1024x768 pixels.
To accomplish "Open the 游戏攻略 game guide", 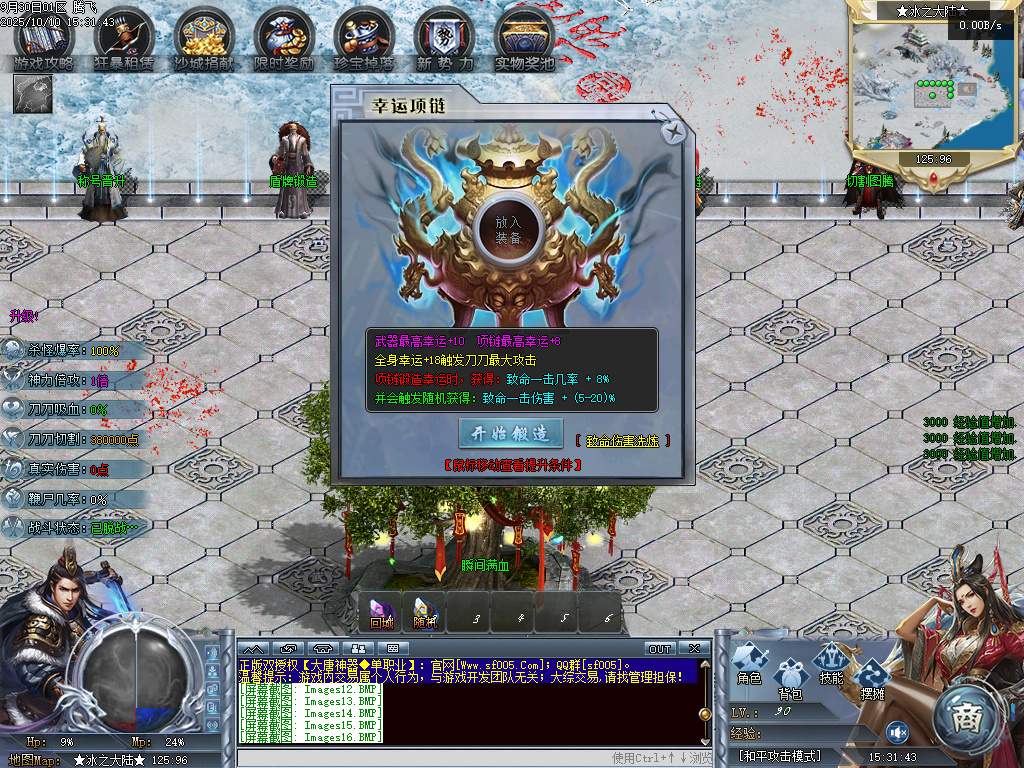I will (43, 40).
